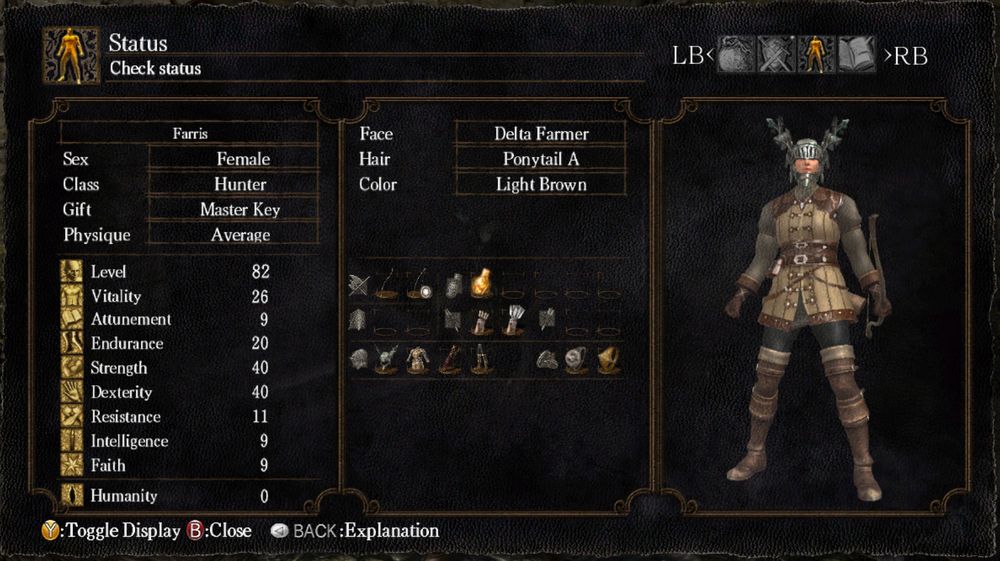This screenshot has width=1000, height=561.
Task: Highlight the Vitality stat row
Action: point(165,296)
